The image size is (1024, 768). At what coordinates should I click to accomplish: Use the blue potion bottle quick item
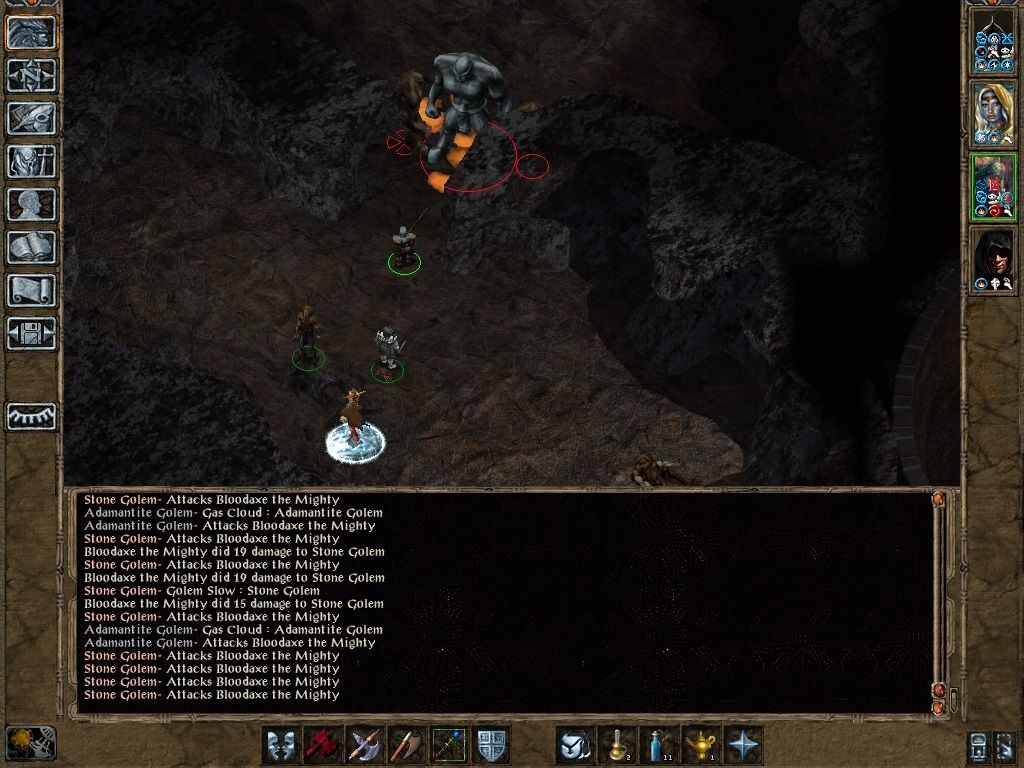pos(659,746)
